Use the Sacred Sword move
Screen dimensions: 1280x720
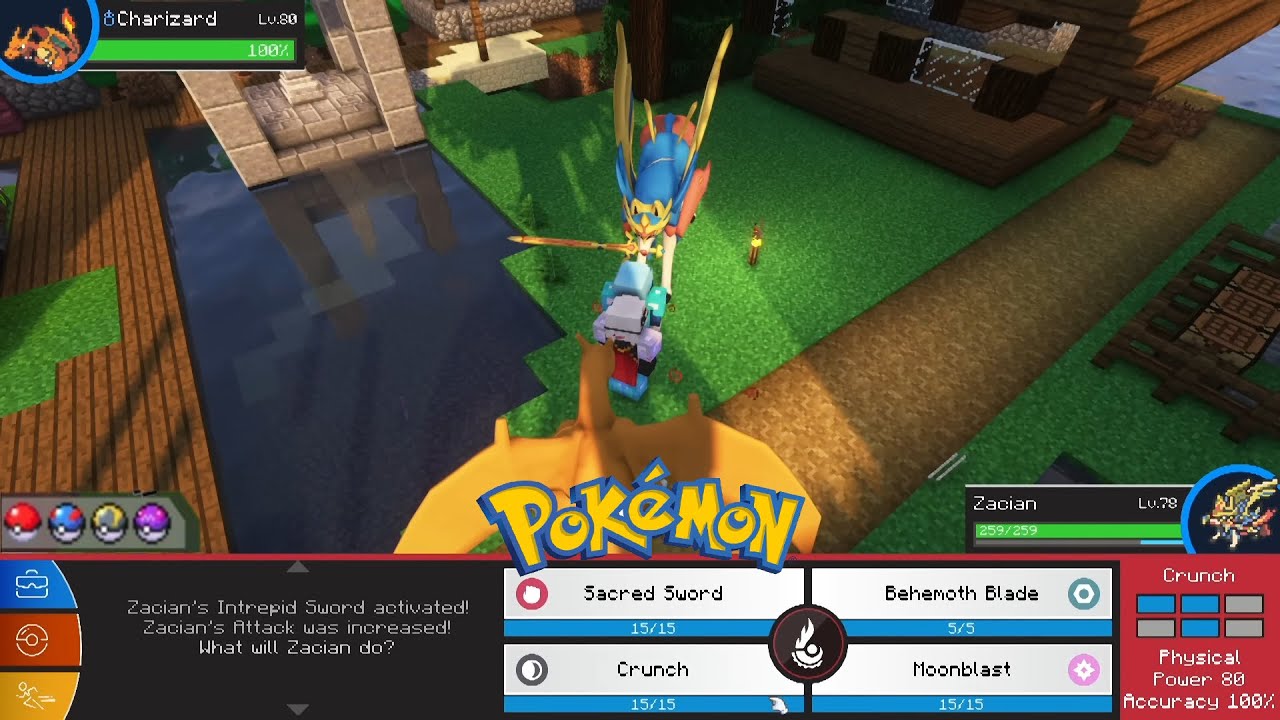[x=653, y=594]
